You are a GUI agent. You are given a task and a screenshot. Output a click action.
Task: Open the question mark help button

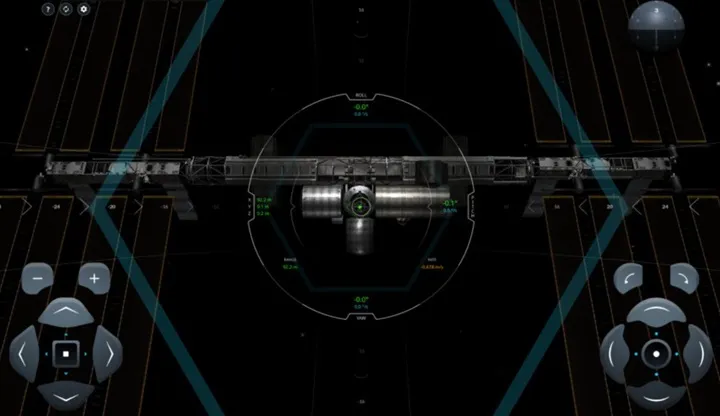click(48, 9)
